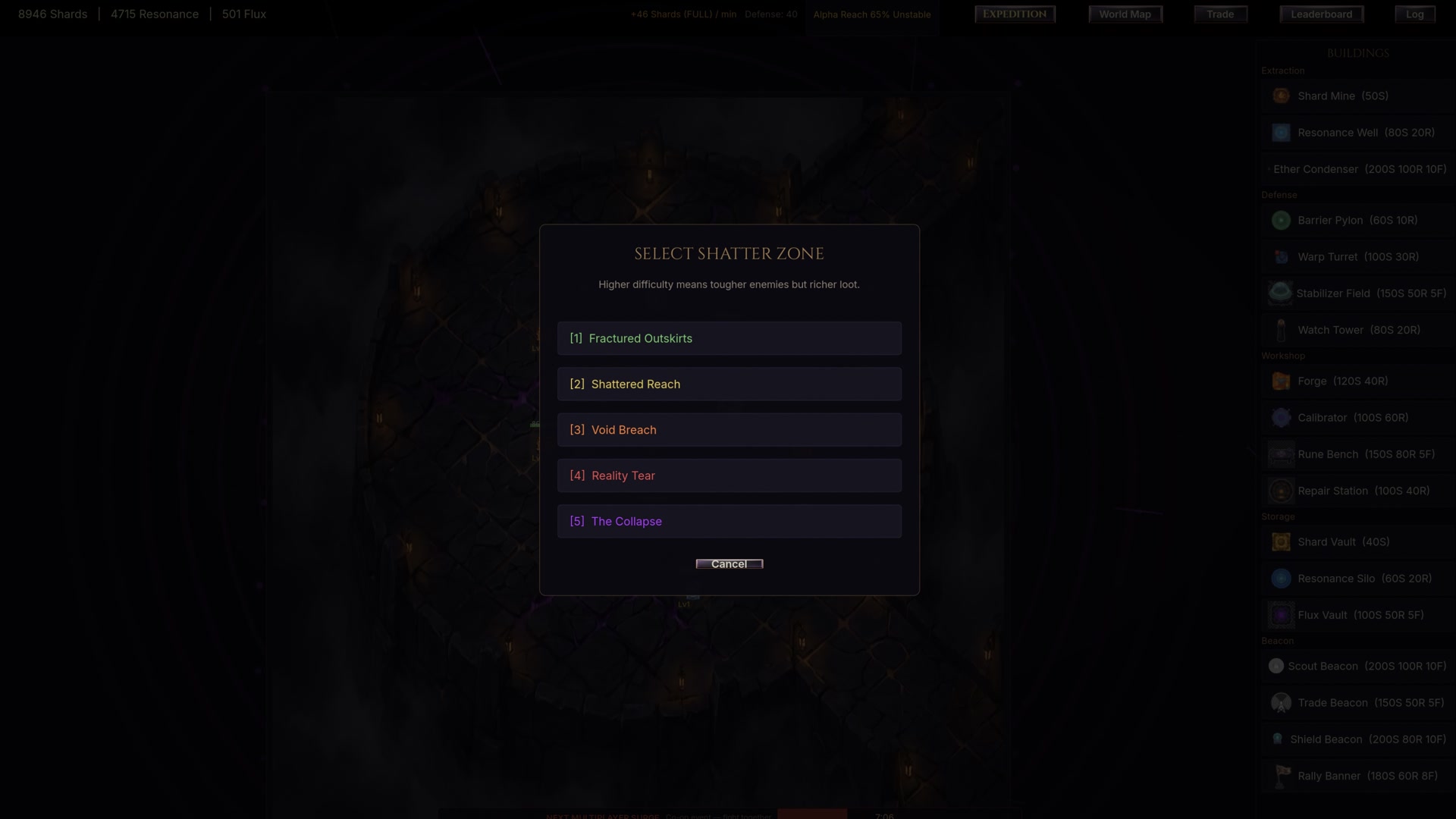Click the Resonance Well icon in Extraction

(1282, 132)
